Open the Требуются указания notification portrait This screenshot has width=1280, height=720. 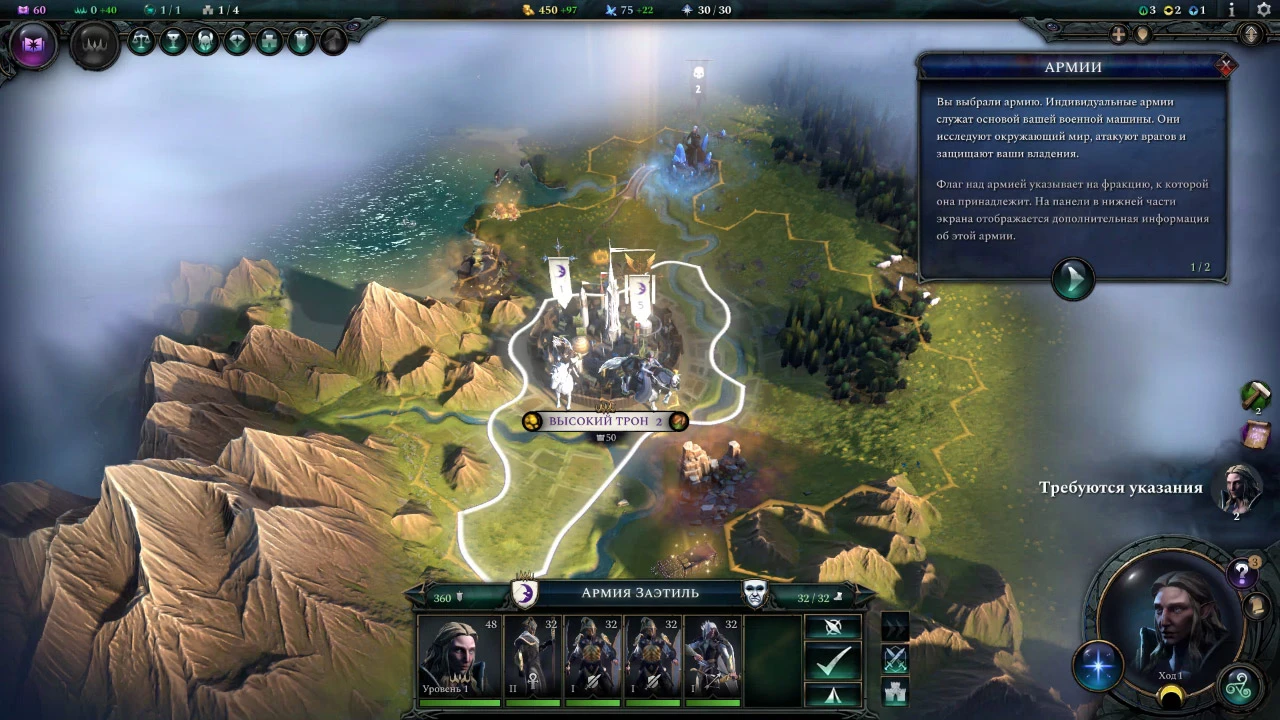(1237, 488)
